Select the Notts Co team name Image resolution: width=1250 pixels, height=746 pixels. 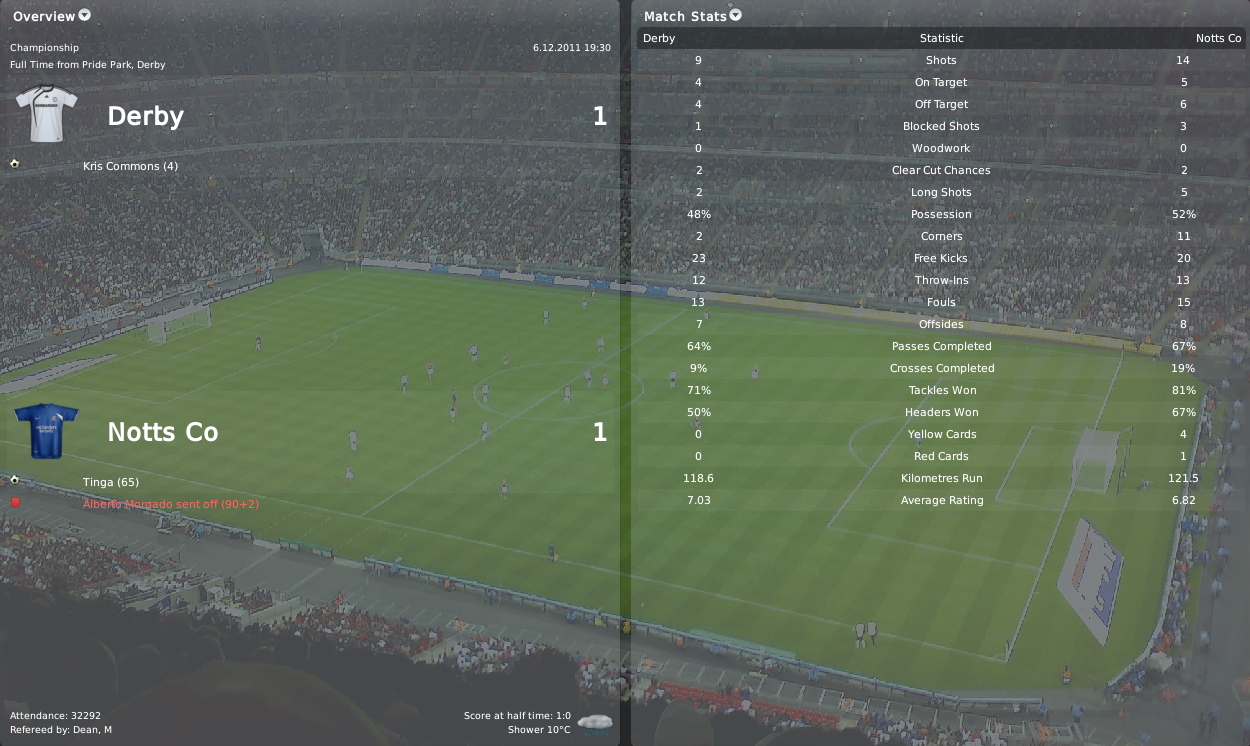pos(162,432)
